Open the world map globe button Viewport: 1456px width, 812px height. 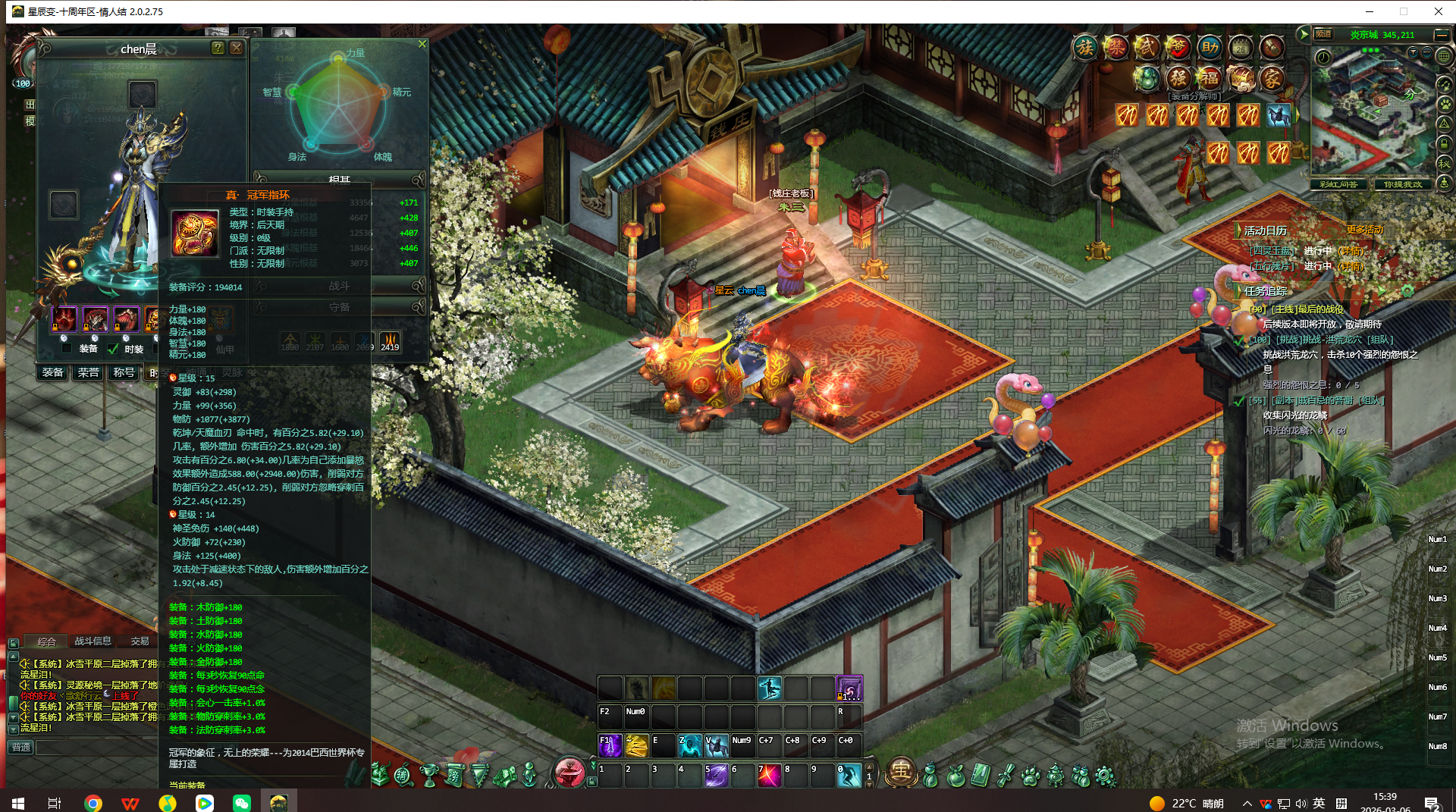[x=1444, y=56]
